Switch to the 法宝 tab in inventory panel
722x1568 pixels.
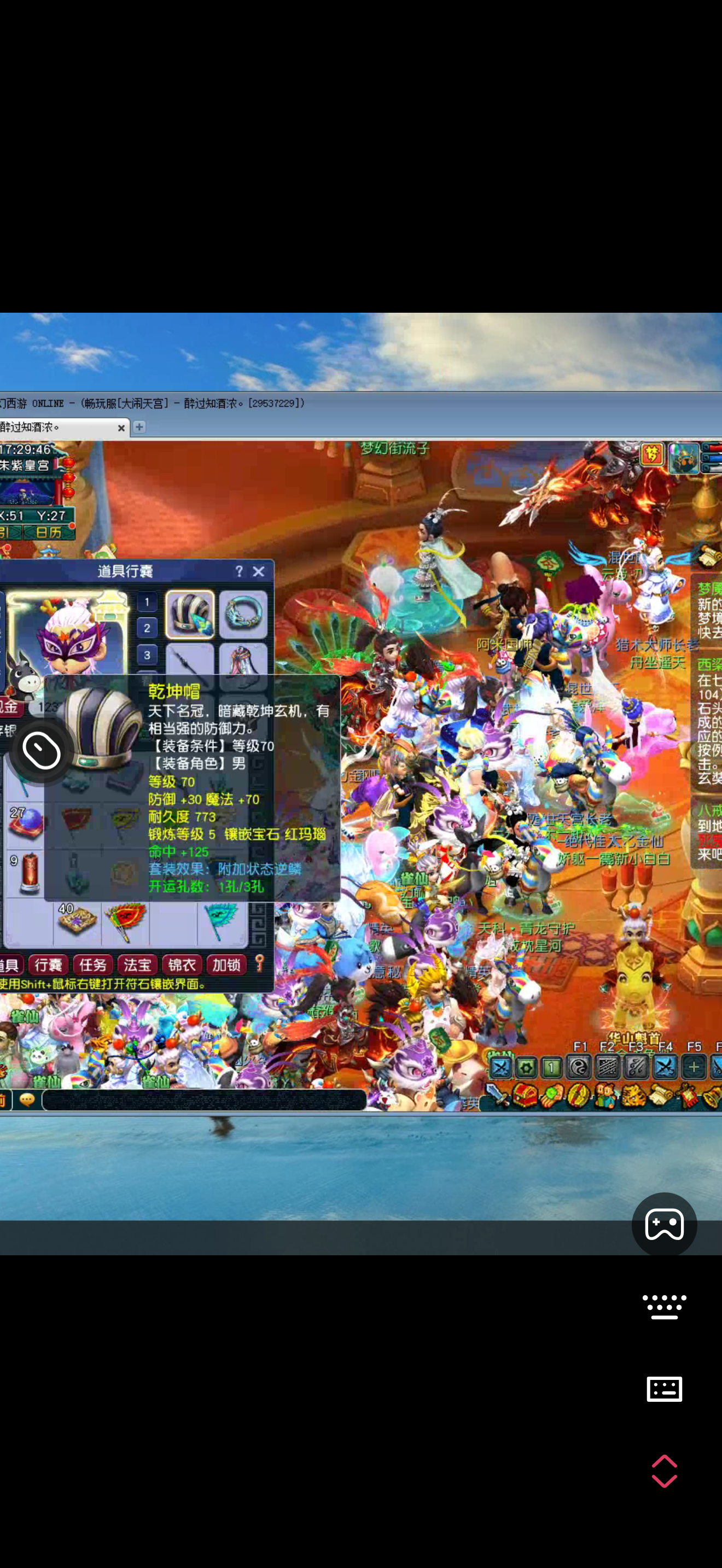point(137,965)
